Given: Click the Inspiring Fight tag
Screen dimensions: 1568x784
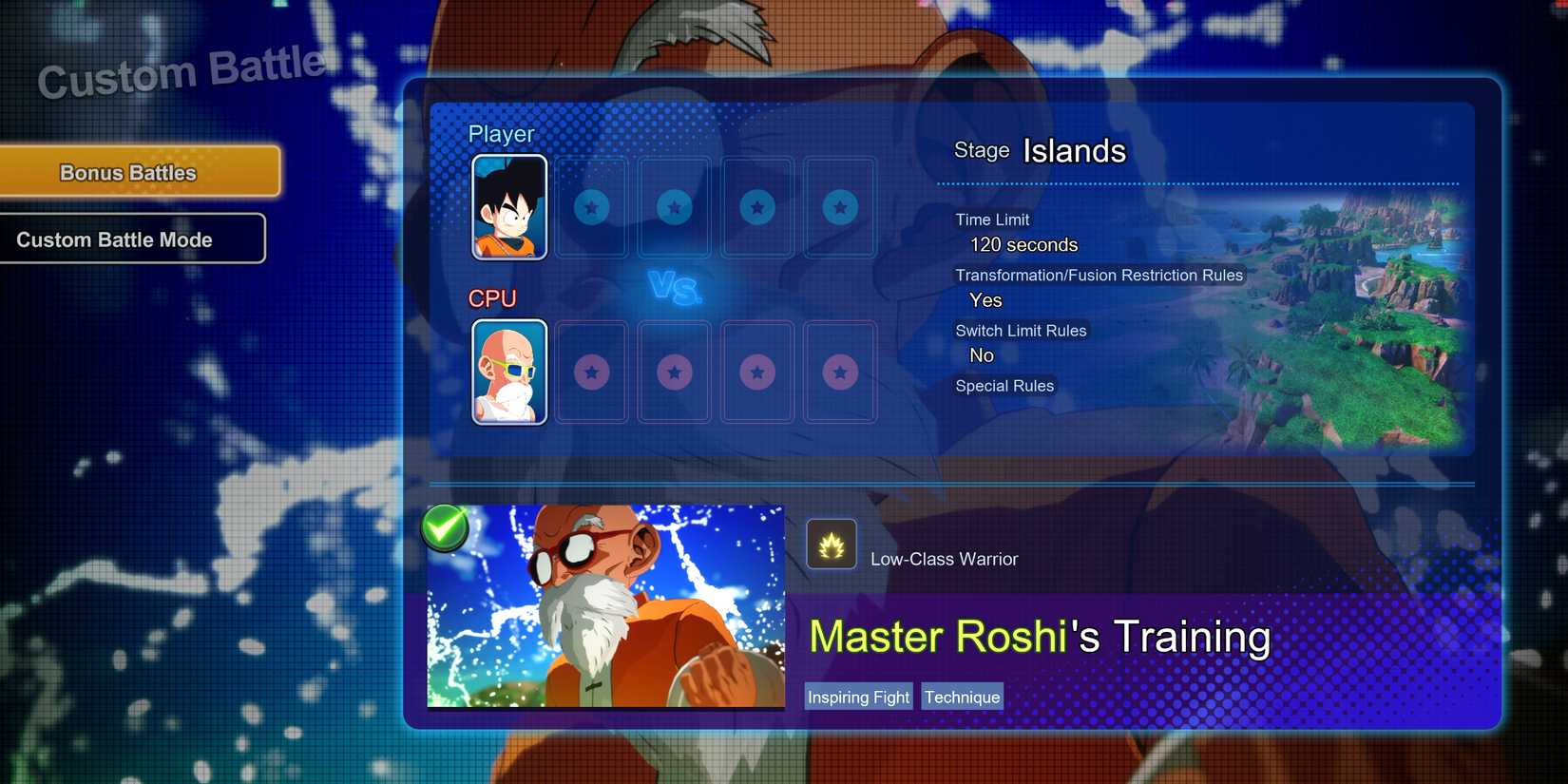Looking at the screenshot, I should pos(857,697).
